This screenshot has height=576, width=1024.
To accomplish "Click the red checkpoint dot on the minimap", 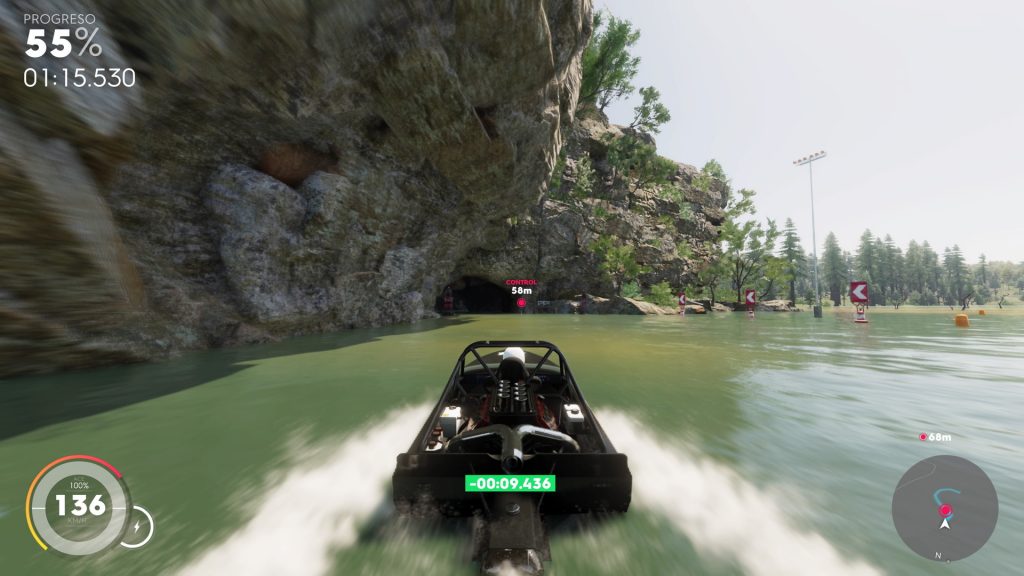I will coord(945,510).
